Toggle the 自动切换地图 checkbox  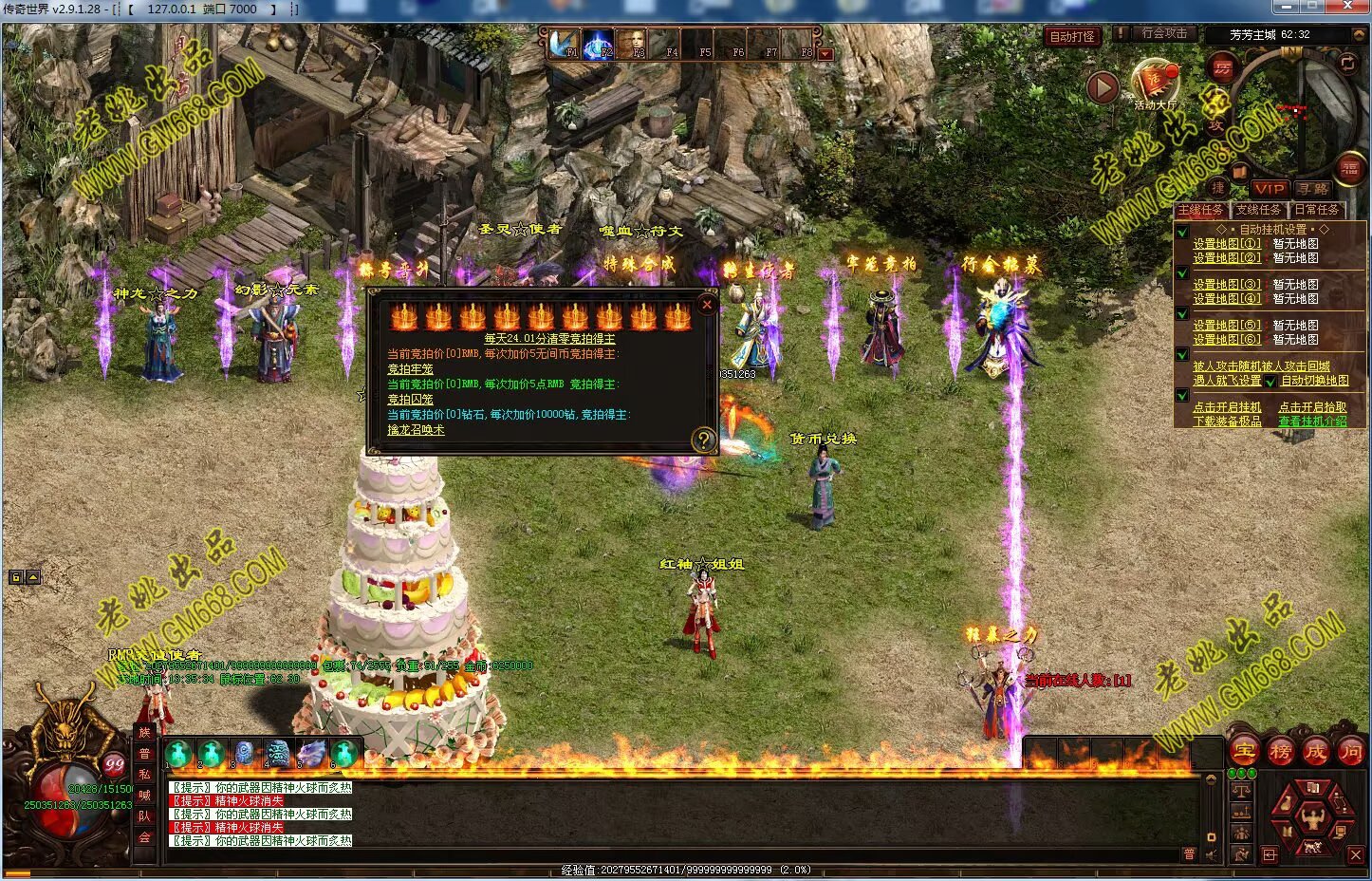[x=1270, y=382]
